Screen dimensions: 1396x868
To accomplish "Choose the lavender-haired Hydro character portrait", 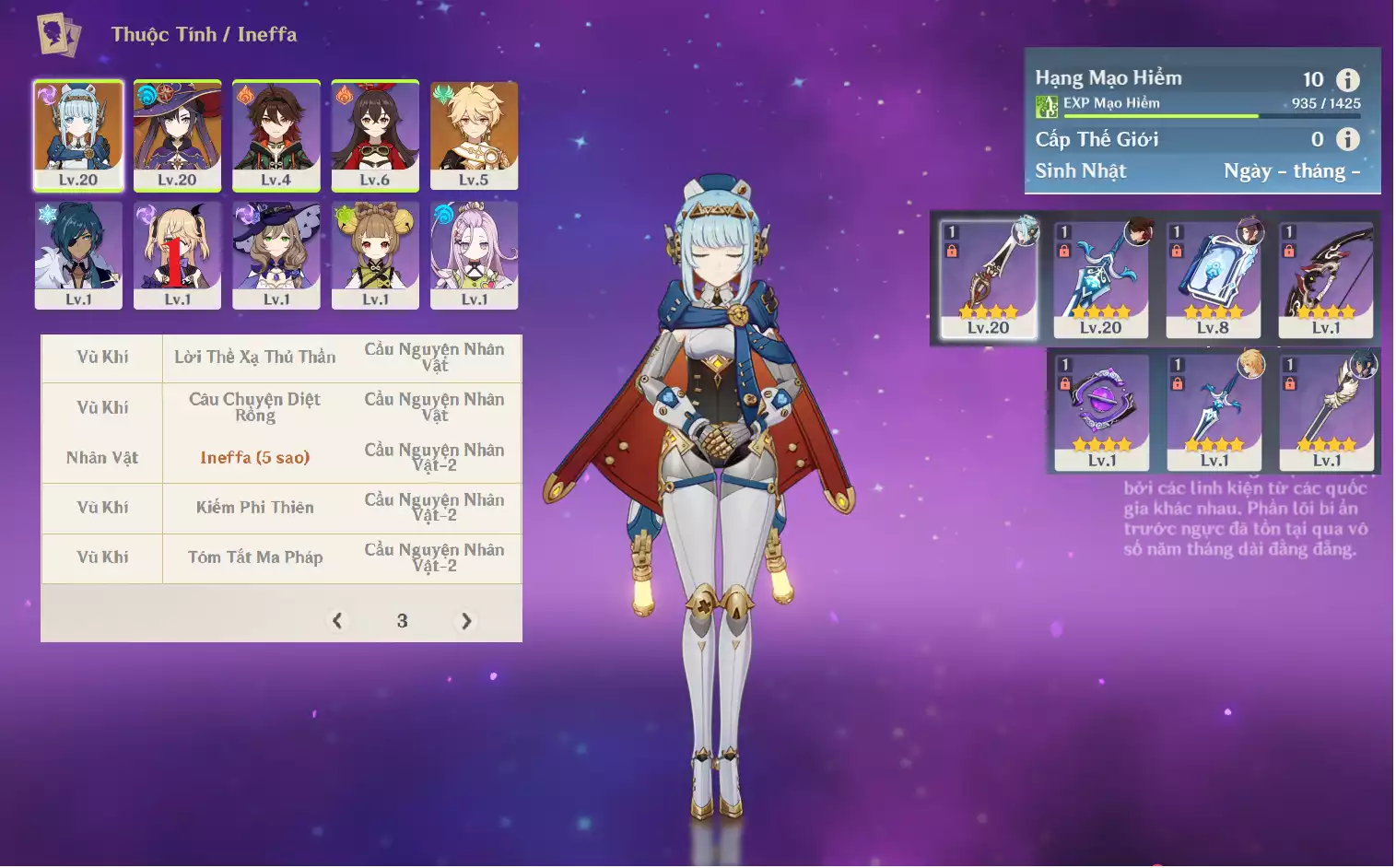I will 474,254.
